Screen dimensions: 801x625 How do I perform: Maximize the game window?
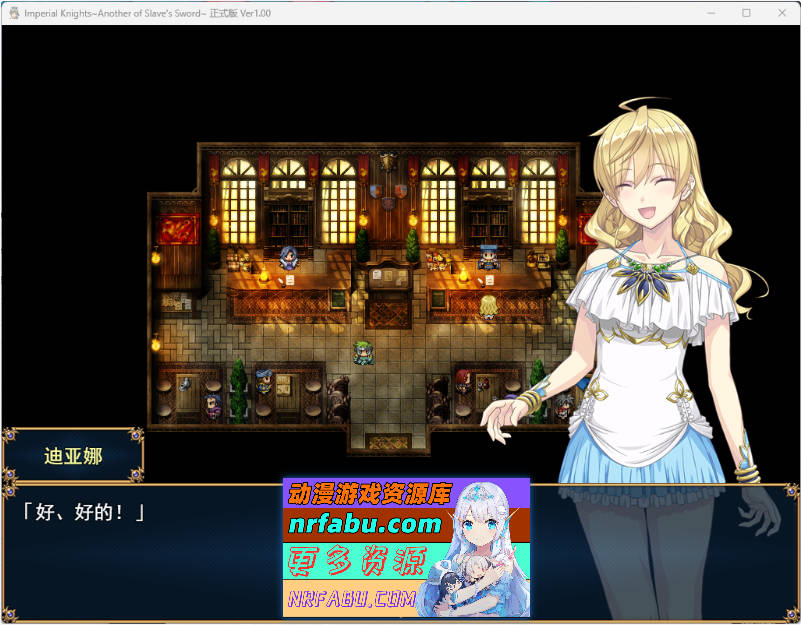click(x=746, y=13)
